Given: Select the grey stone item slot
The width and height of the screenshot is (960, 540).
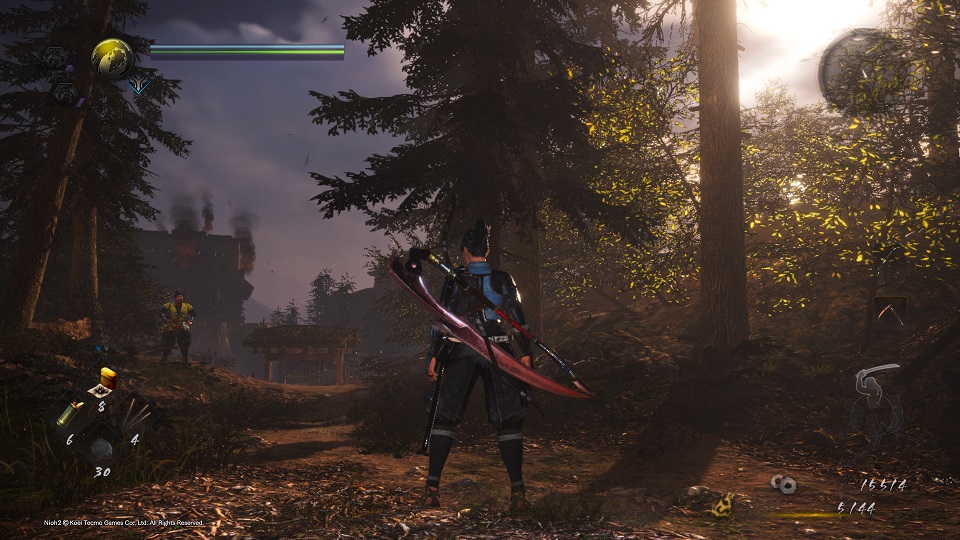Looking at the screenshot, I should click(102, 448).
